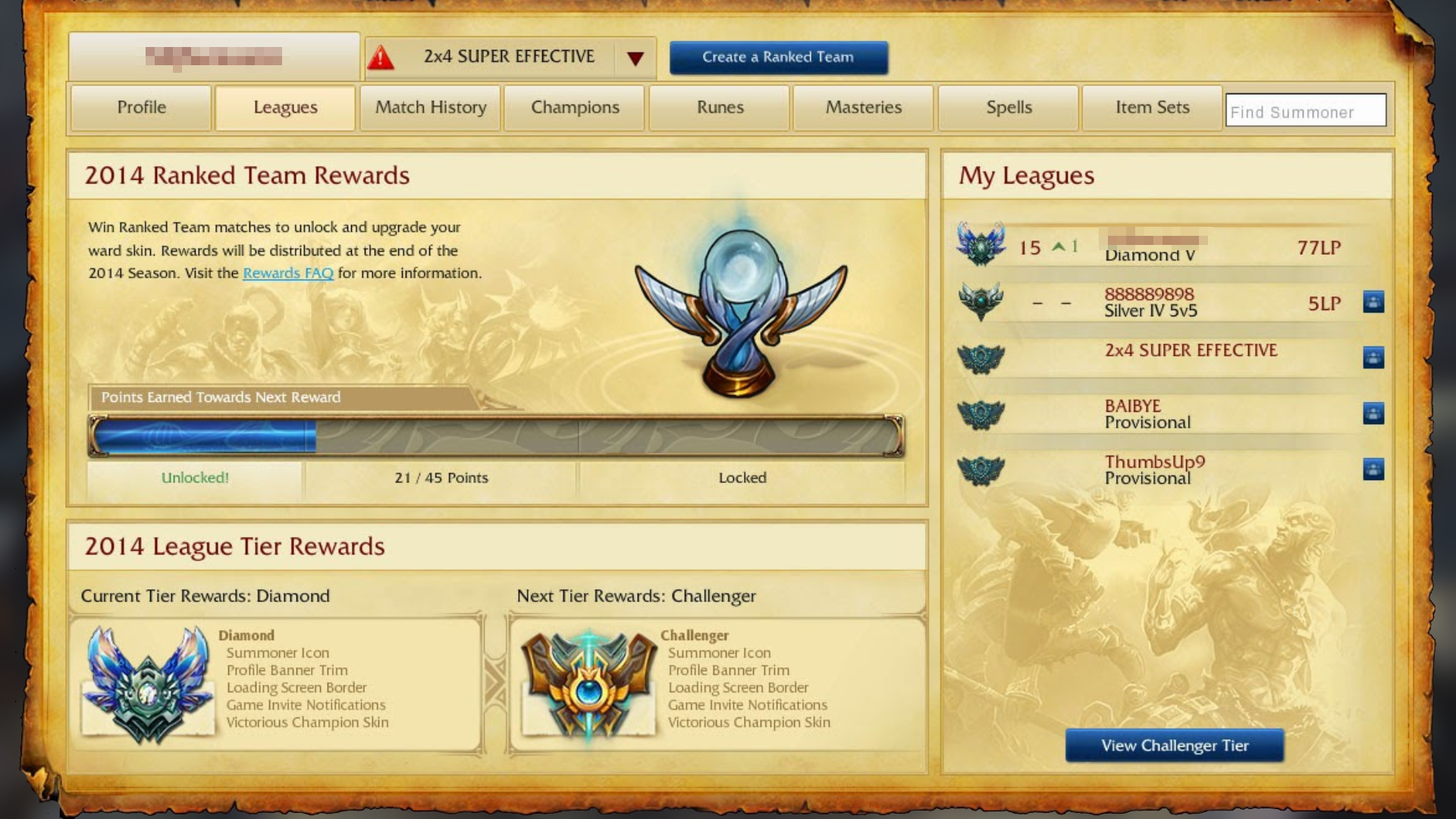Image resolution: width=1456 pixels, height=819 pixels.
Task: Click the roster icon next to ThumbsUp9 Provisional
Action: click(1374, 469)
